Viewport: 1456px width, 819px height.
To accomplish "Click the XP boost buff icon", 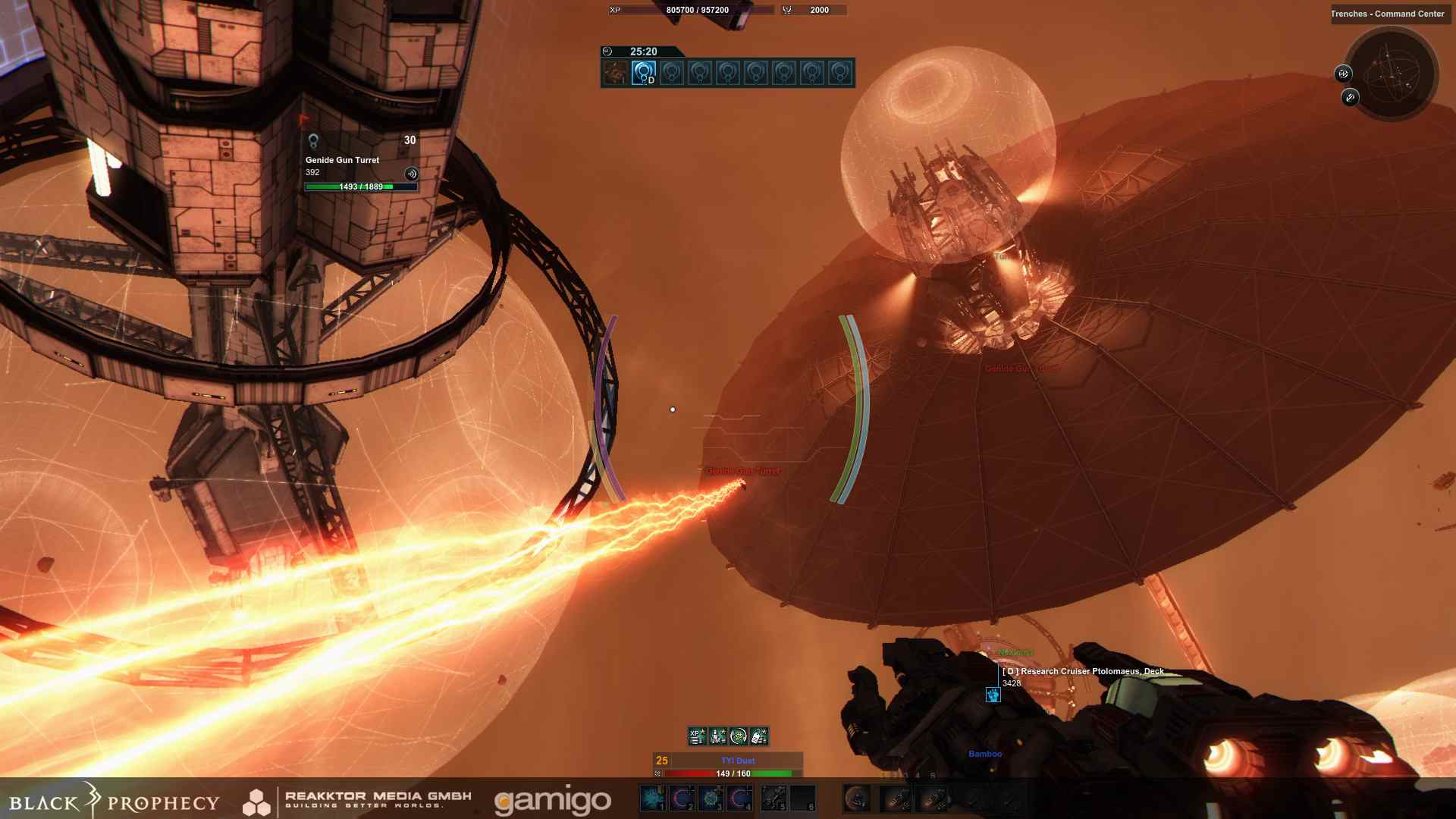I will [697, 736].
